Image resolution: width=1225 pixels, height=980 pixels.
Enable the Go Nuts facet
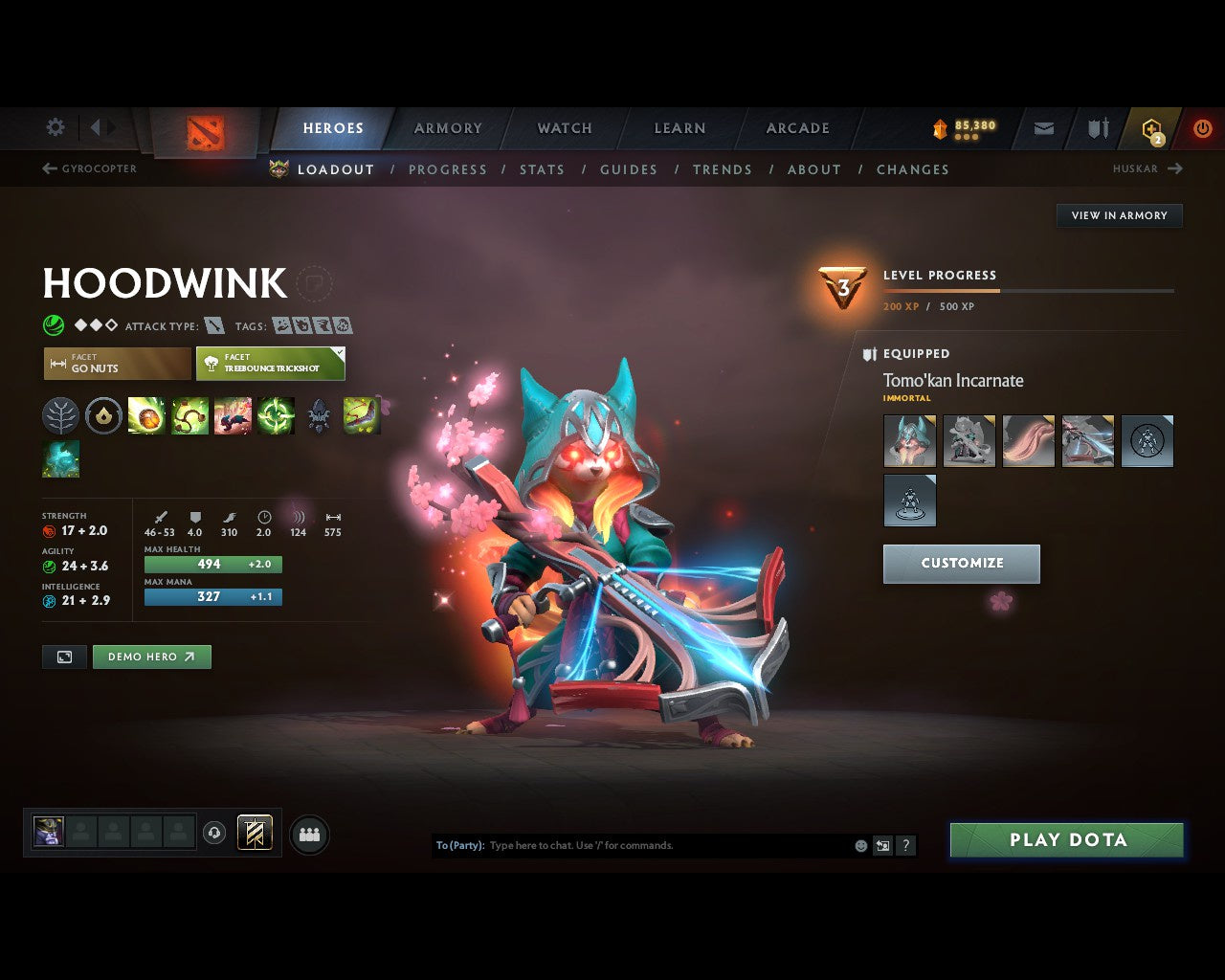(116, 364)
